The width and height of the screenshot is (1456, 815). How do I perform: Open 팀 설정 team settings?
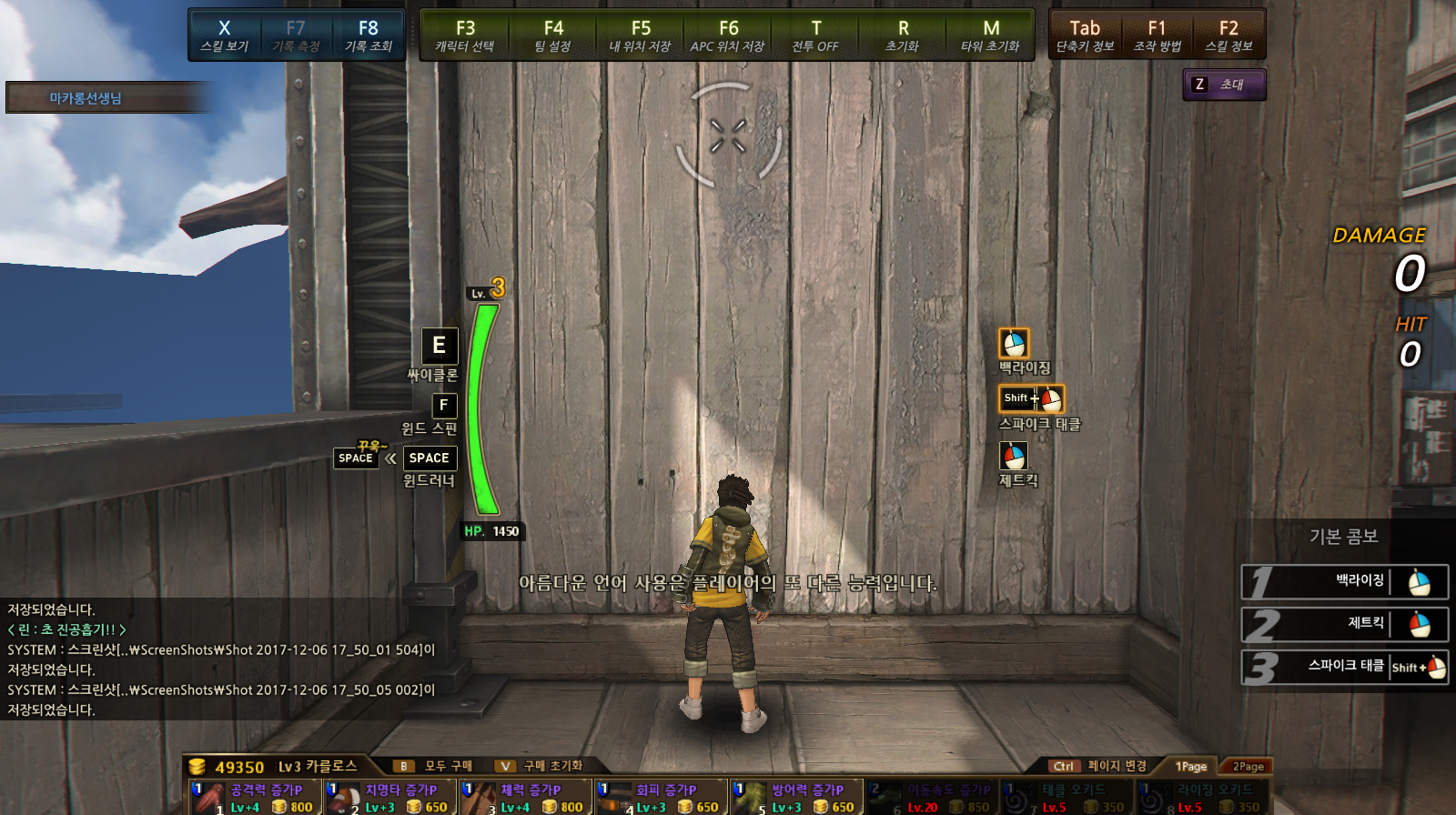(553, 35)
